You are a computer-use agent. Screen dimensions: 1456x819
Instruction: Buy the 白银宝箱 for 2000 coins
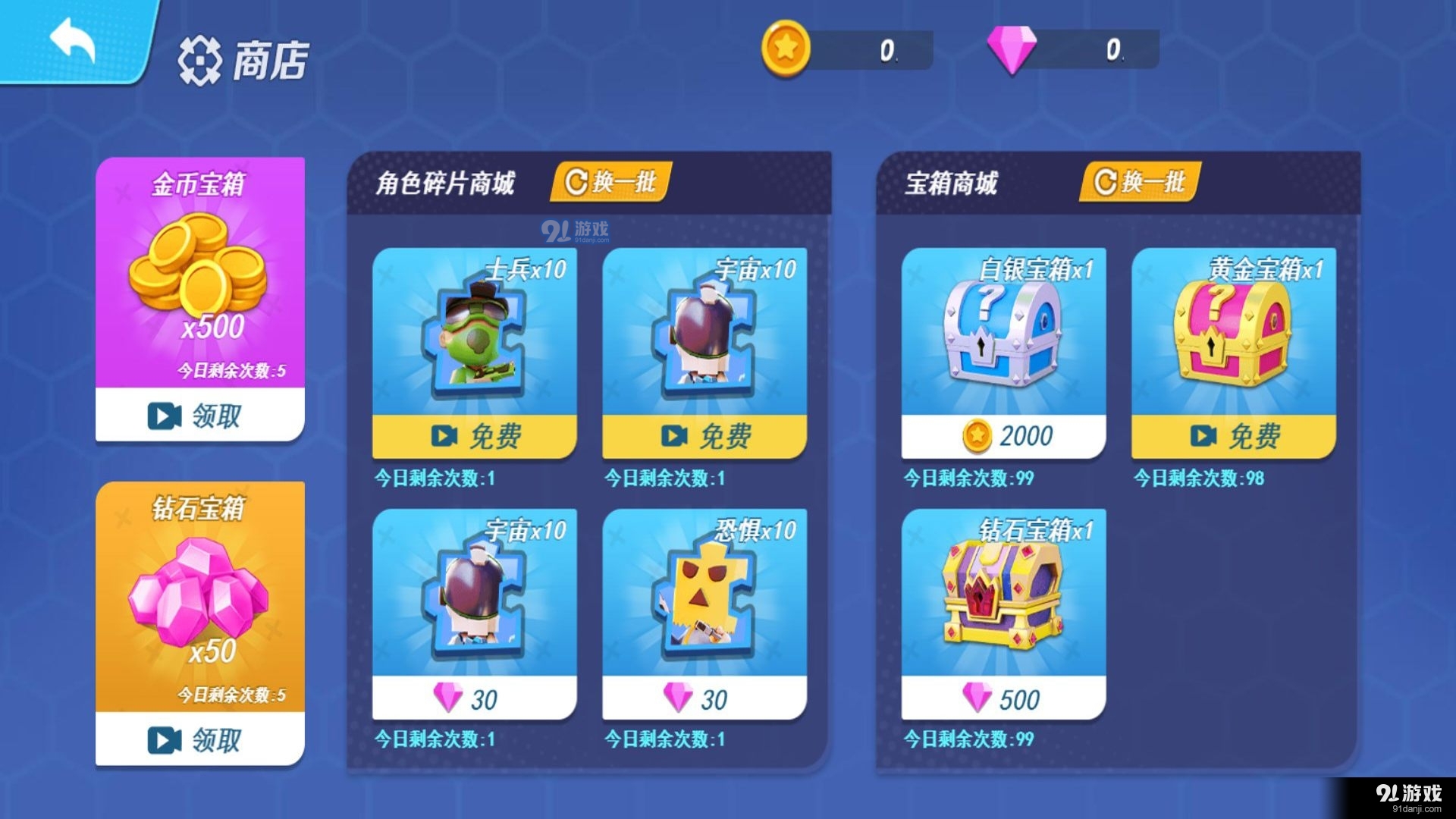[1001, 435]
